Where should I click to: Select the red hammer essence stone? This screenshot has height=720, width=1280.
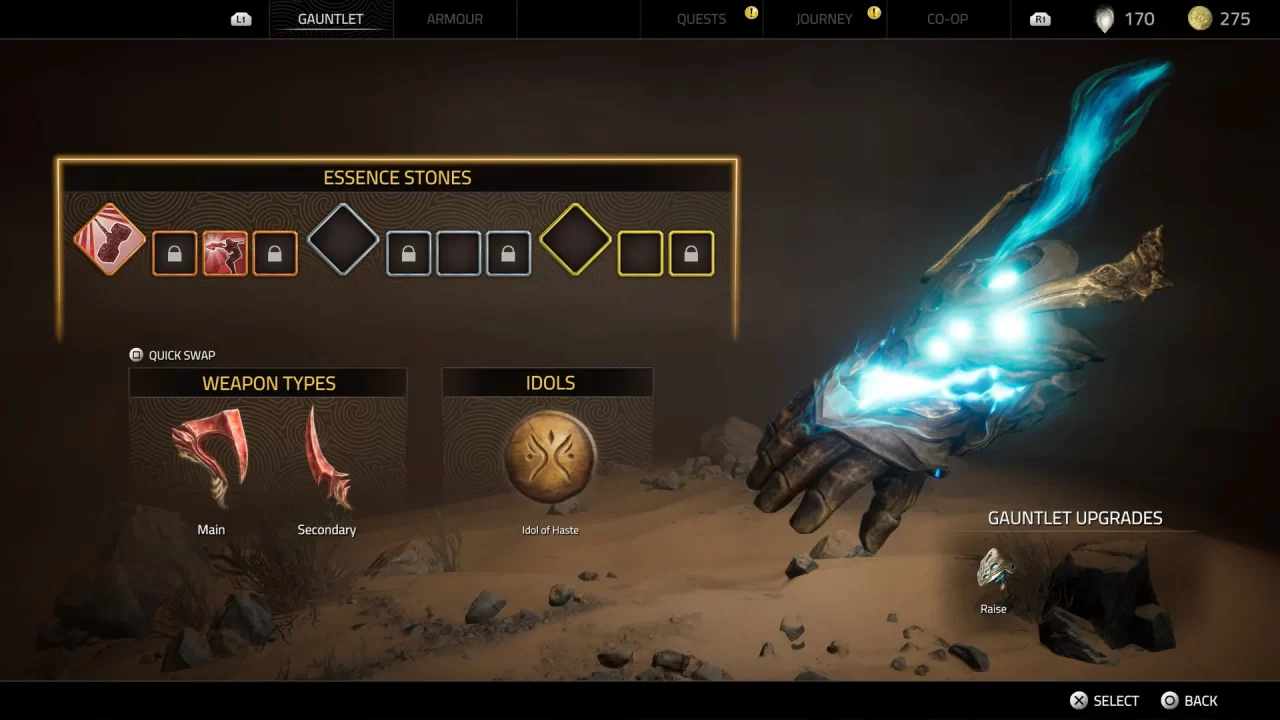110,240
